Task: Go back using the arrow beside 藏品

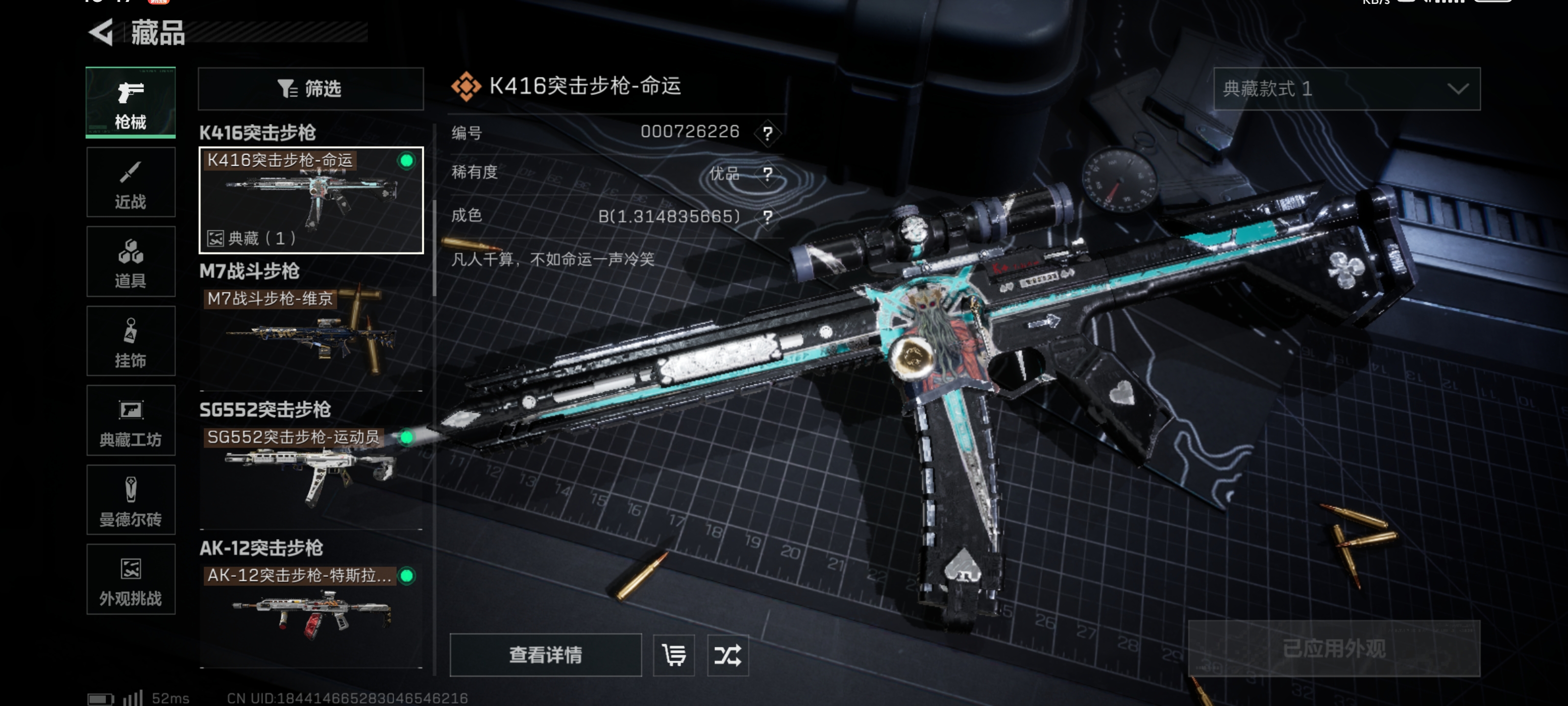Action: tap(101, 32)
